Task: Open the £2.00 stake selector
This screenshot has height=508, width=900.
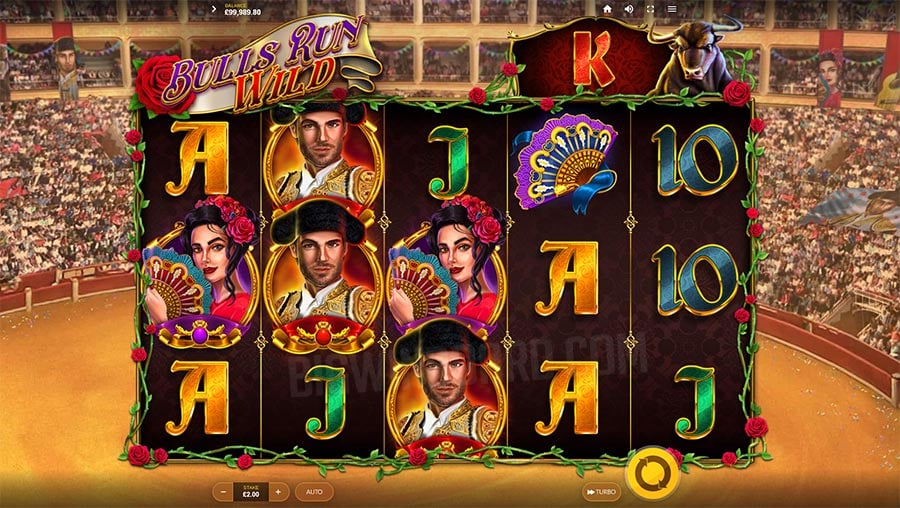Action: (x=250, y=492)
